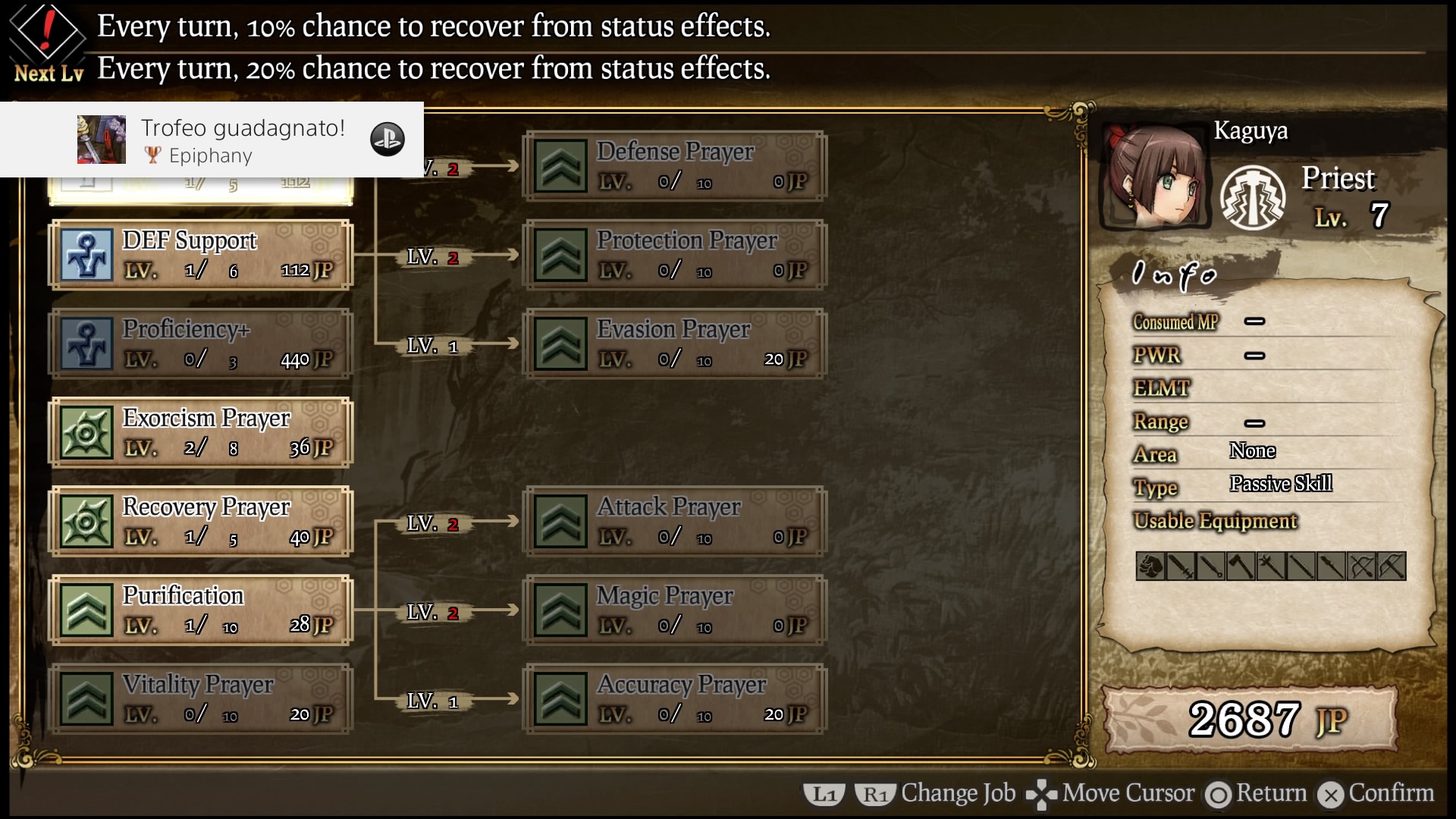This screenshot has height=819, width=1456.
Task: Select Exorcism Prayer skill
Action: click(201, 432)
